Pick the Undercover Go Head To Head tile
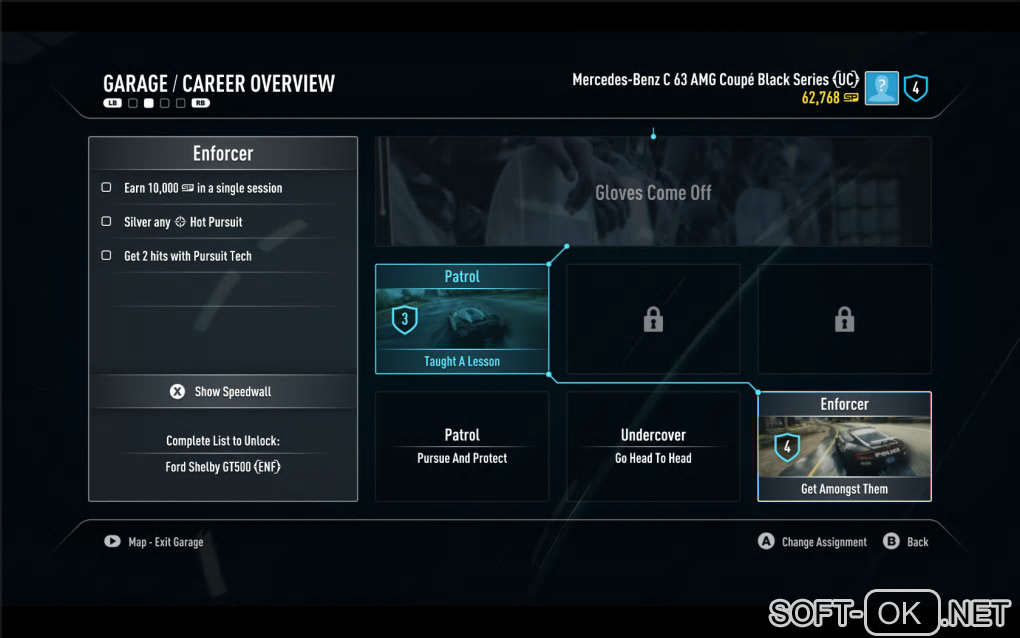Viewport: 1020px width, 638px height. click(653, 446)
